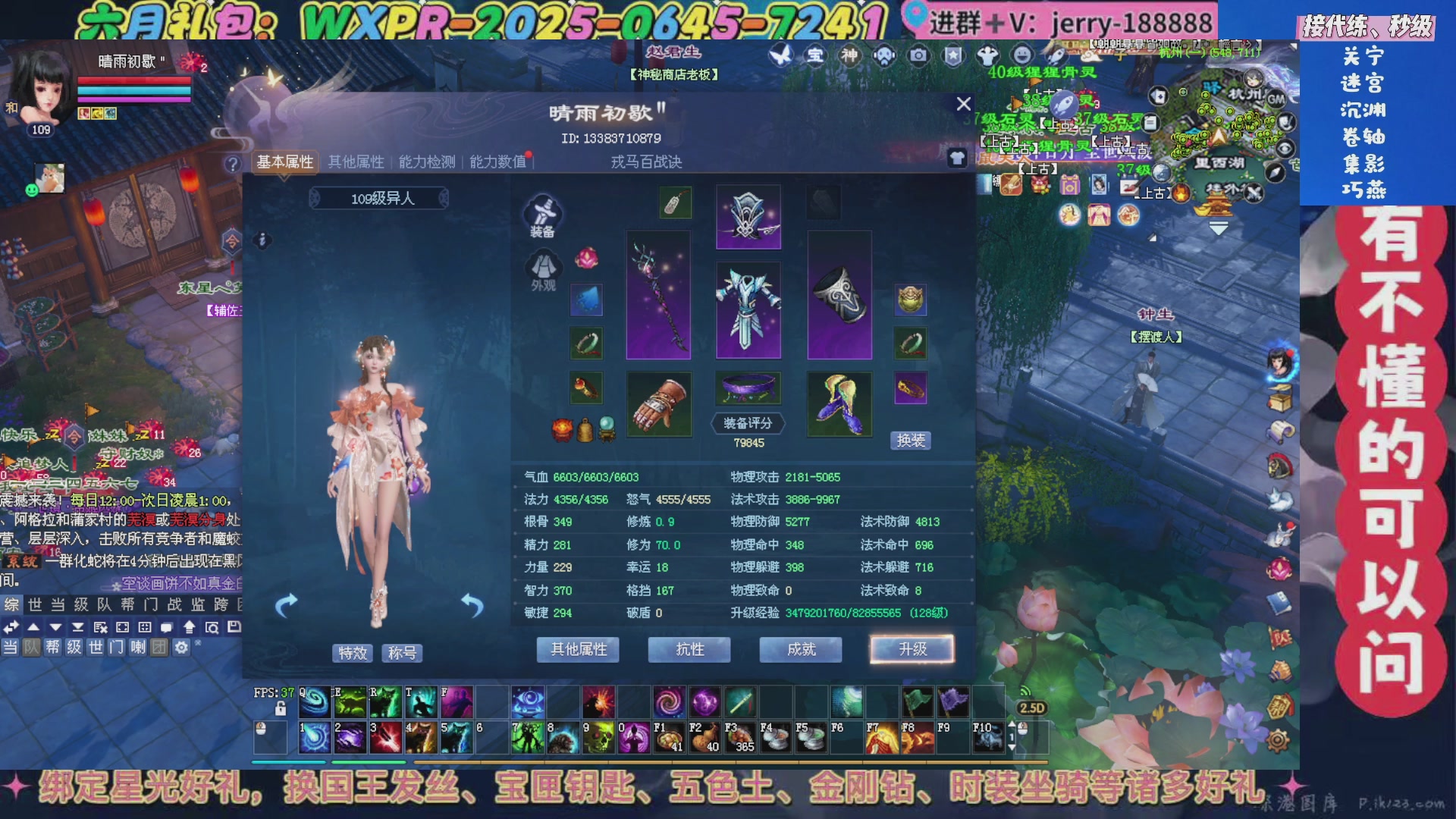
Task: Open the chat settings gear icon
Action: pyautogui.click(x=180, y=647)
